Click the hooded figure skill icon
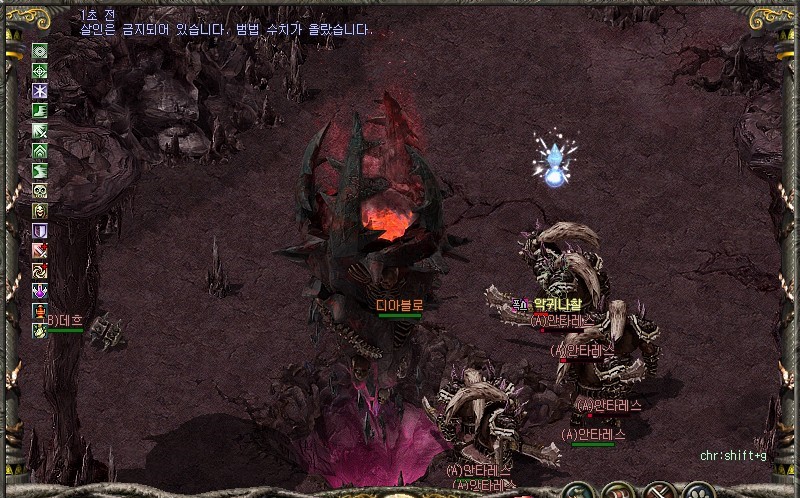Image resolution: width=800 pixels, height=498 pixels. coord(40,210)
